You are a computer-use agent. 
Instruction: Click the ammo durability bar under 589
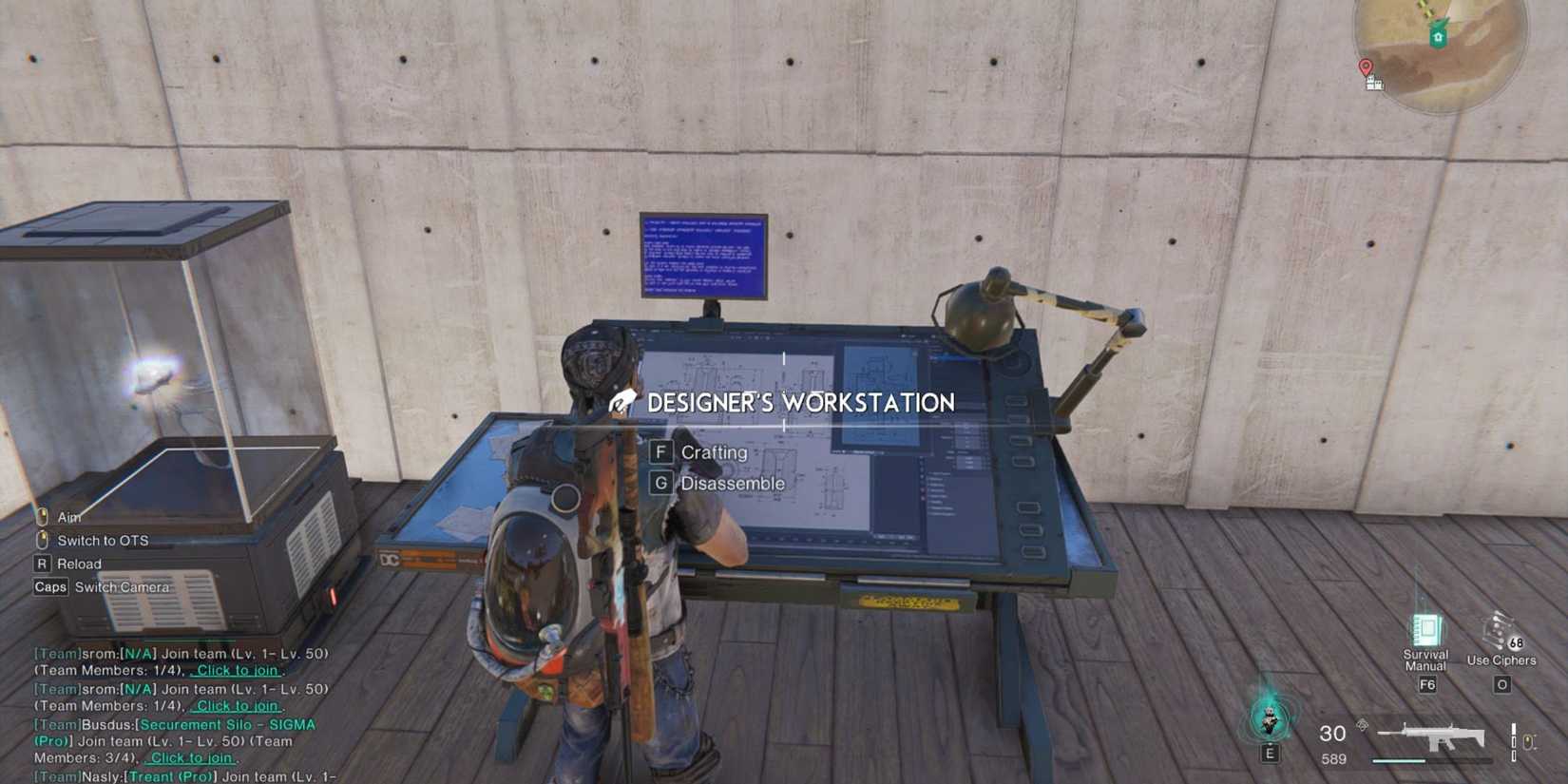(x=1398, y=759)
